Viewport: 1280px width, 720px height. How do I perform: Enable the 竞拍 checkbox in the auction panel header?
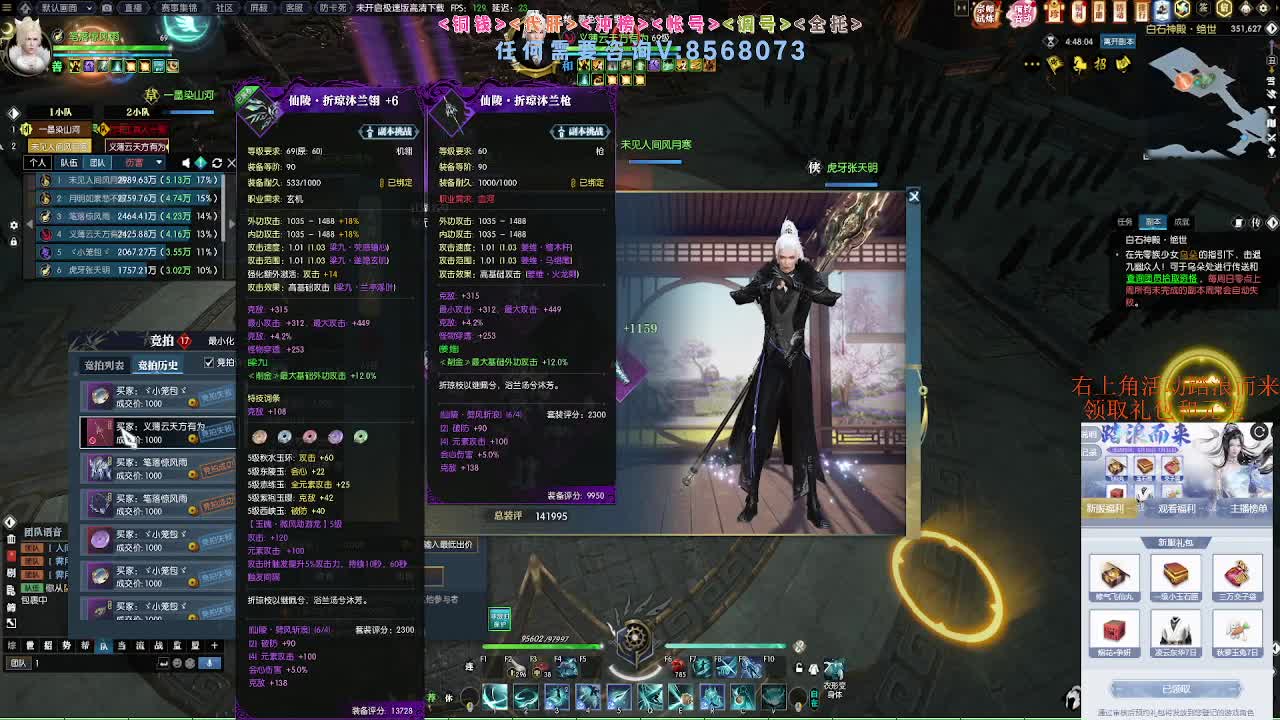[209, 362]
